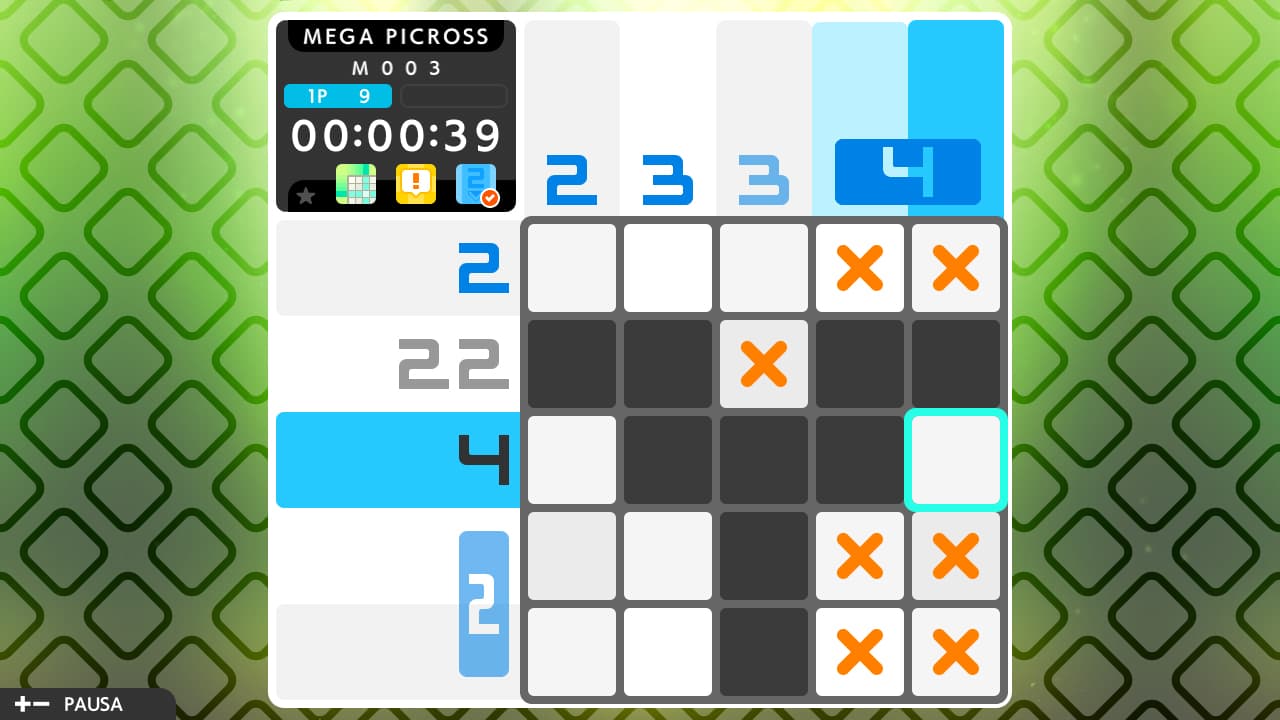Click the bottom-right orange X mark
The width and height of the screenshot is (1280, 720).
(956, 652)
